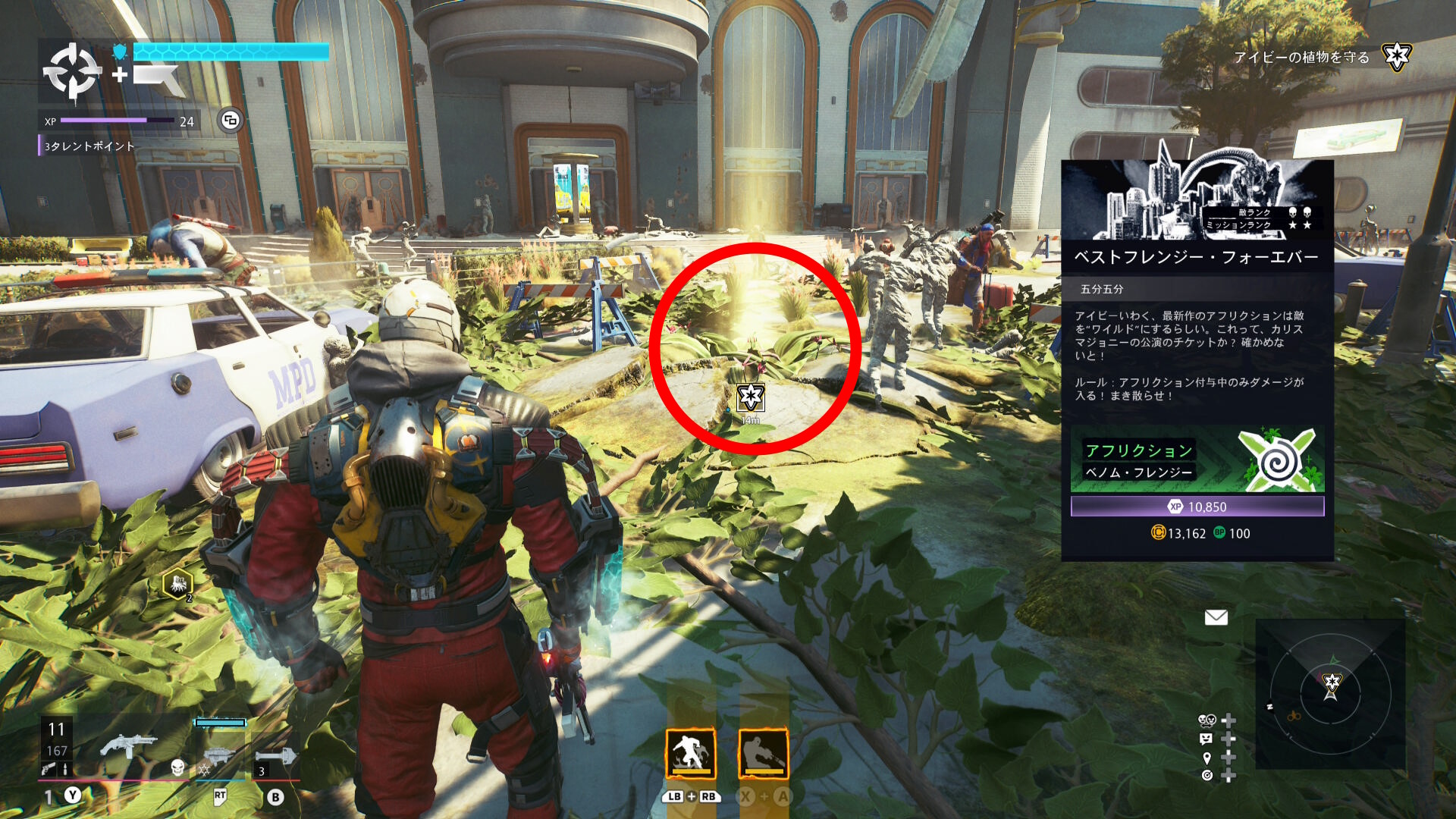The width and height of the screenshot is (1456, 819).
Task: Choose the emote speech bubble quick-command icon
Action: click(1207, 739)
